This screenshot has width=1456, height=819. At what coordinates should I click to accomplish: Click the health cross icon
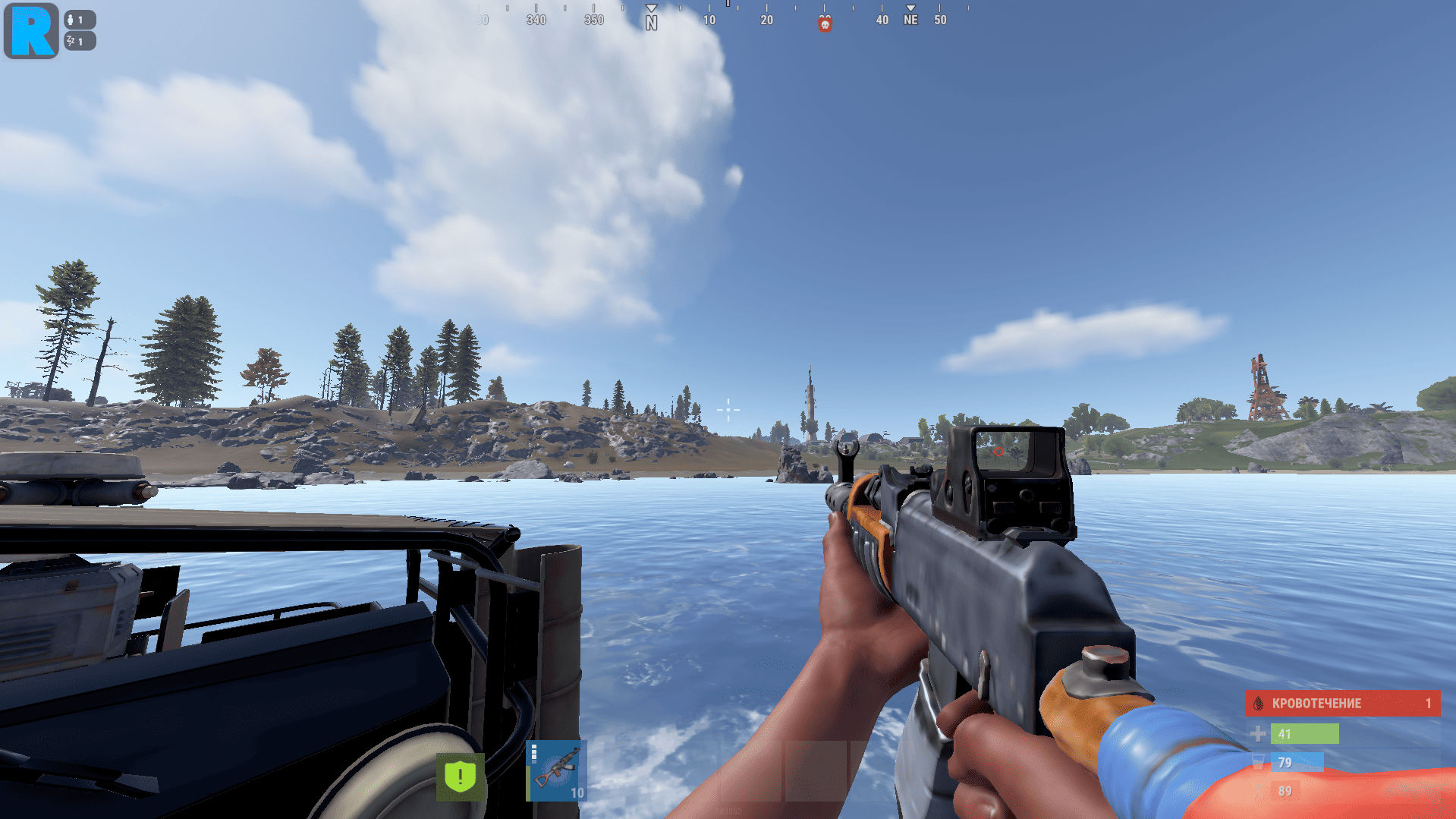point(1258,733)
